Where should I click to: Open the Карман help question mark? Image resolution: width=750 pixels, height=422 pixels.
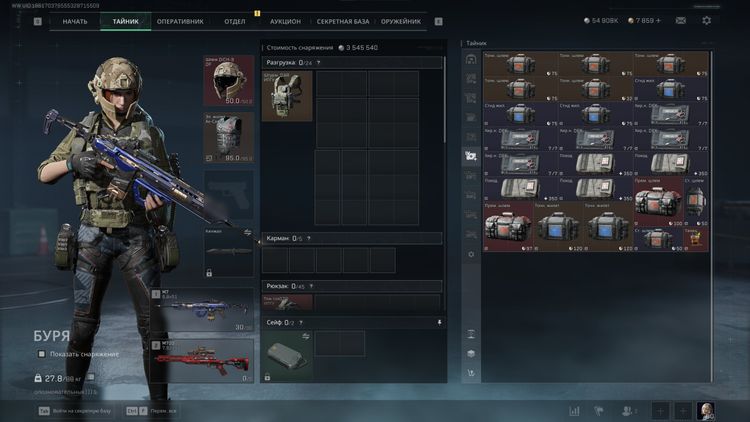click(x=308, y=238)
